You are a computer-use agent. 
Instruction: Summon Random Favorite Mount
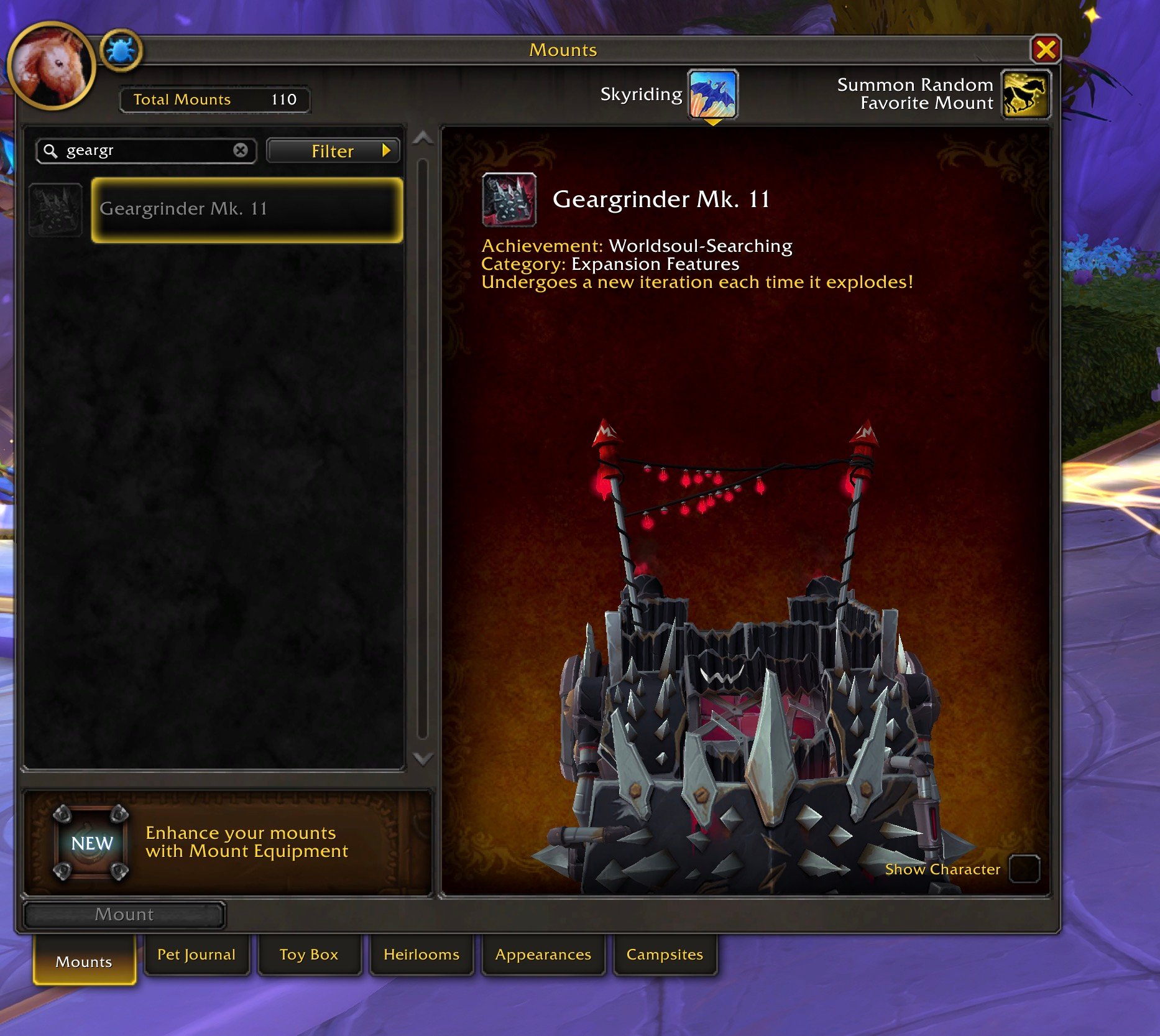click(1025, 95)
